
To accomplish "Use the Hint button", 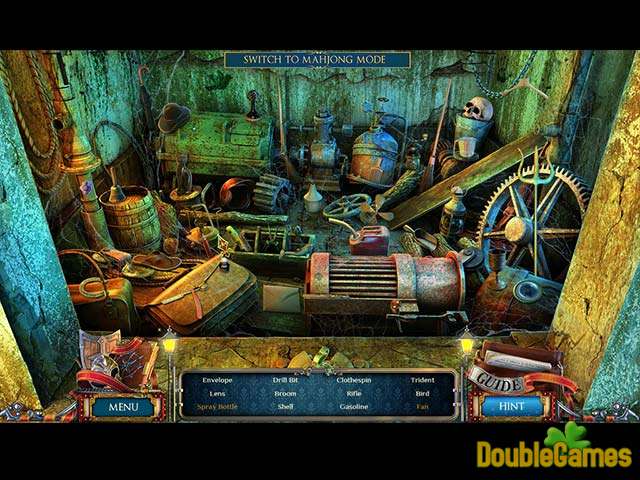I will [511, 407].
